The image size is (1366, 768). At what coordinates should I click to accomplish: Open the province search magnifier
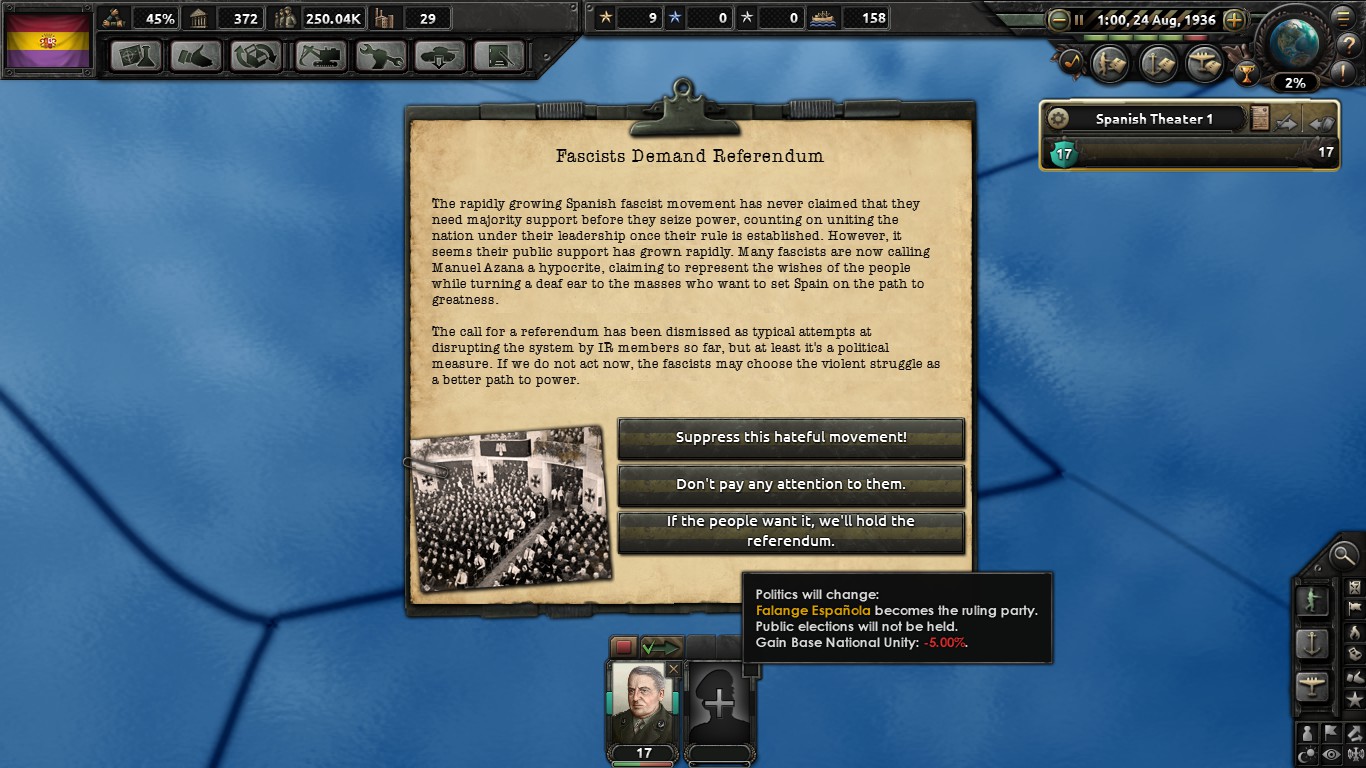click(x=1343, y=556)
